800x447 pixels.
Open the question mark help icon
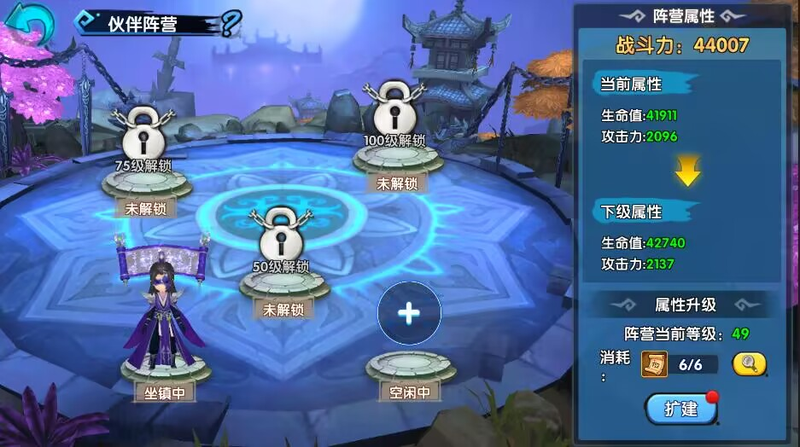coord(230,24)
